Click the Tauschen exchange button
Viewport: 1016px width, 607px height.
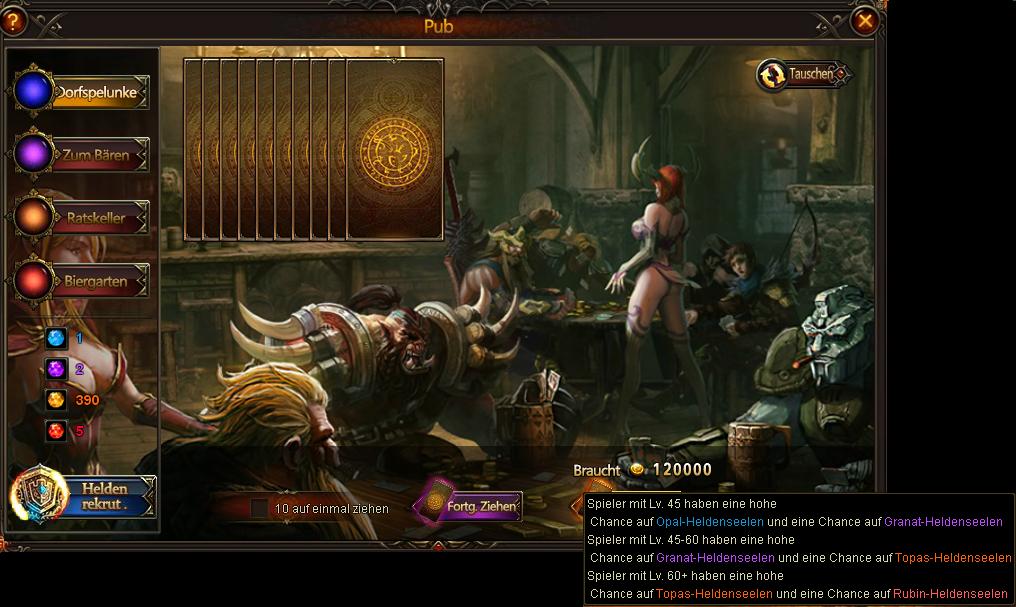[803, 74]
